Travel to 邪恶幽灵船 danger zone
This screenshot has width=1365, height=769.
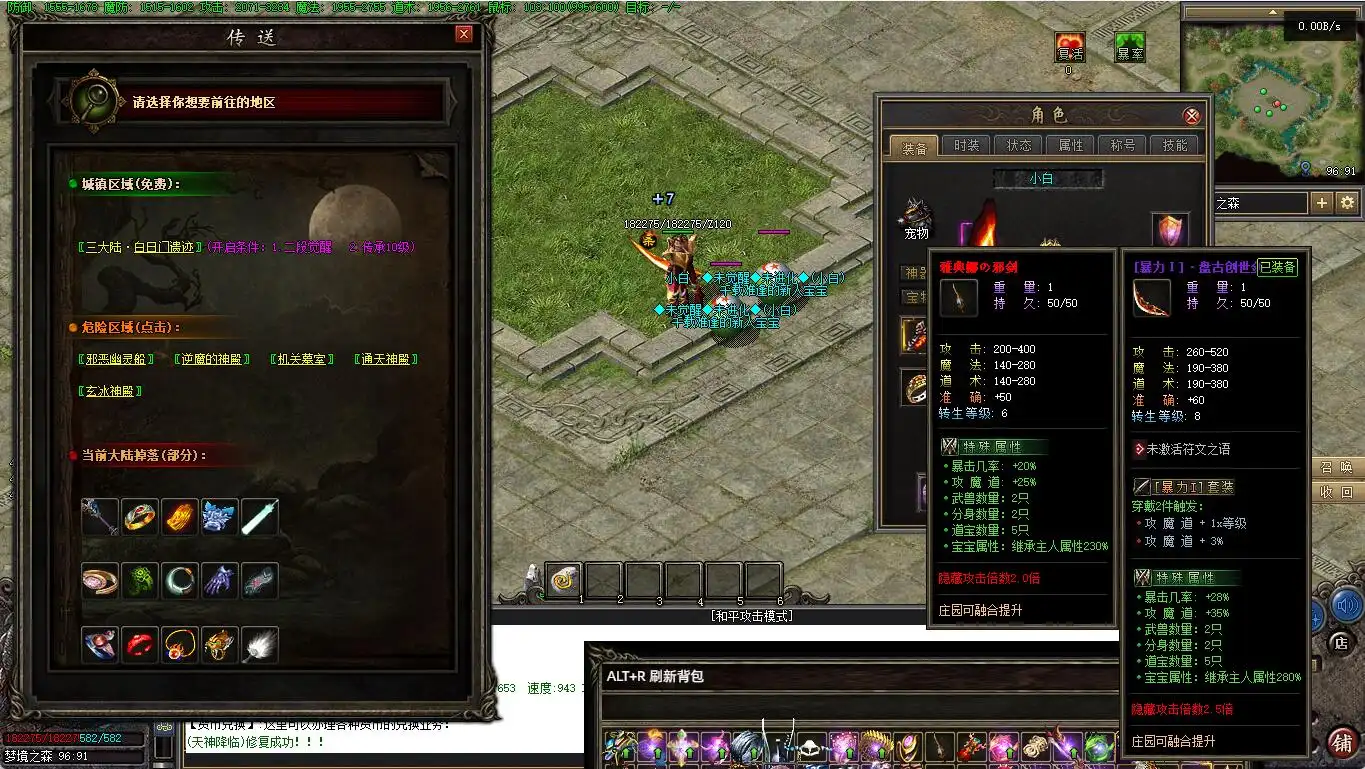tap(116, 359)
